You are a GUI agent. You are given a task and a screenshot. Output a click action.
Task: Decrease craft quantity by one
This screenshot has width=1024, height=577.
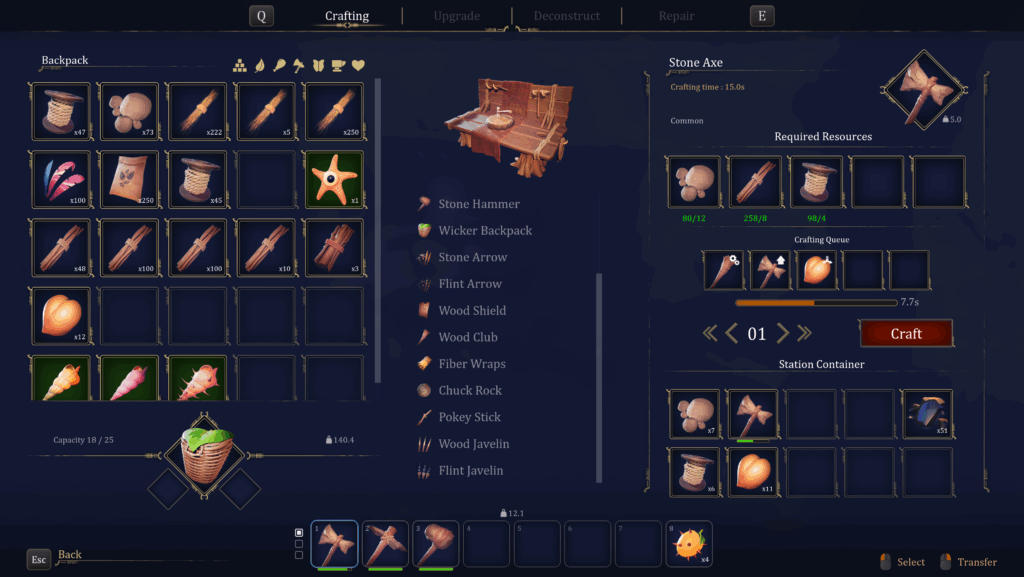(x=731, y=334)
